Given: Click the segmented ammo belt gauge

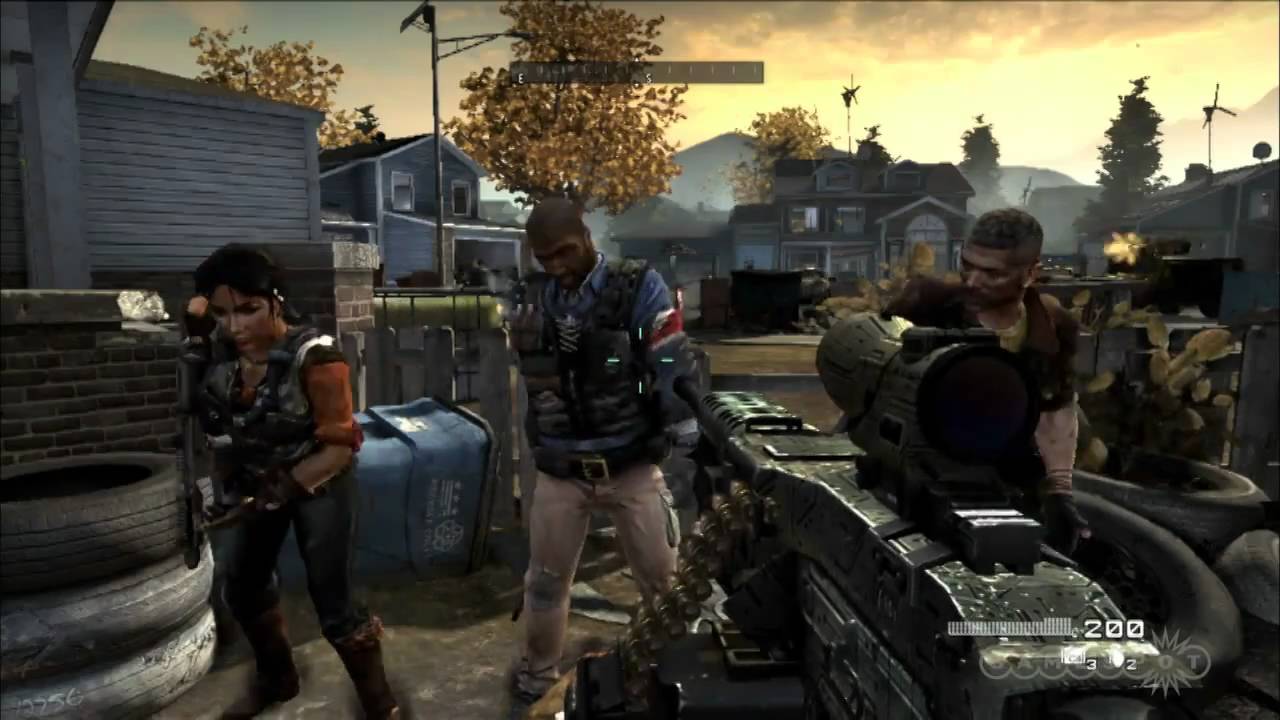Looking at the screenshot, I should click(1010, 626).
